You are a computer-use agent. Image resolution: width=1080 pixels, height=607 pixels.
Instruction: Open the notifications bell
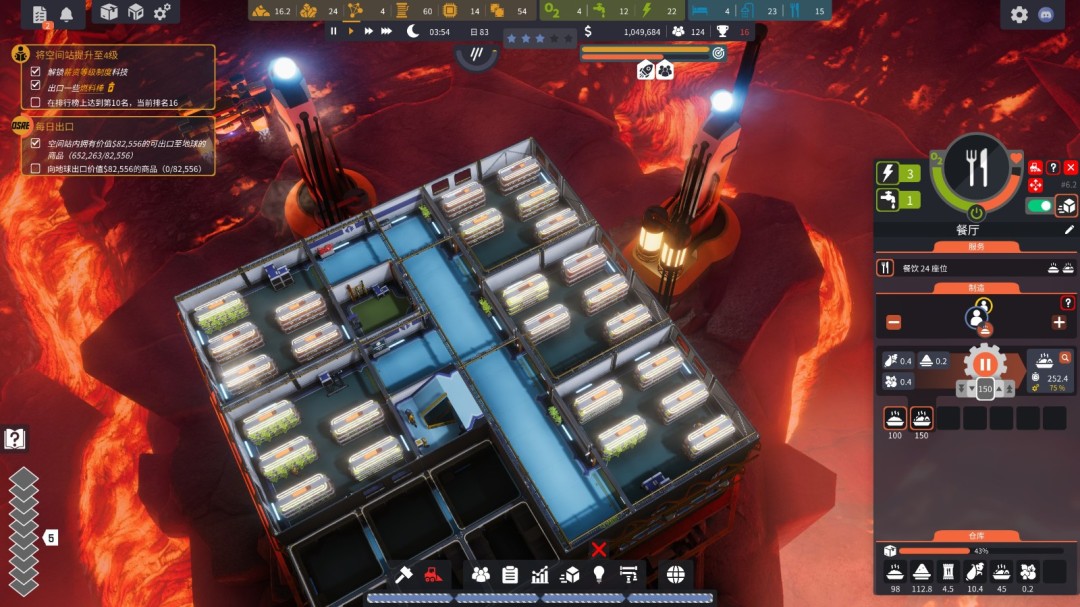pos(67,14)
